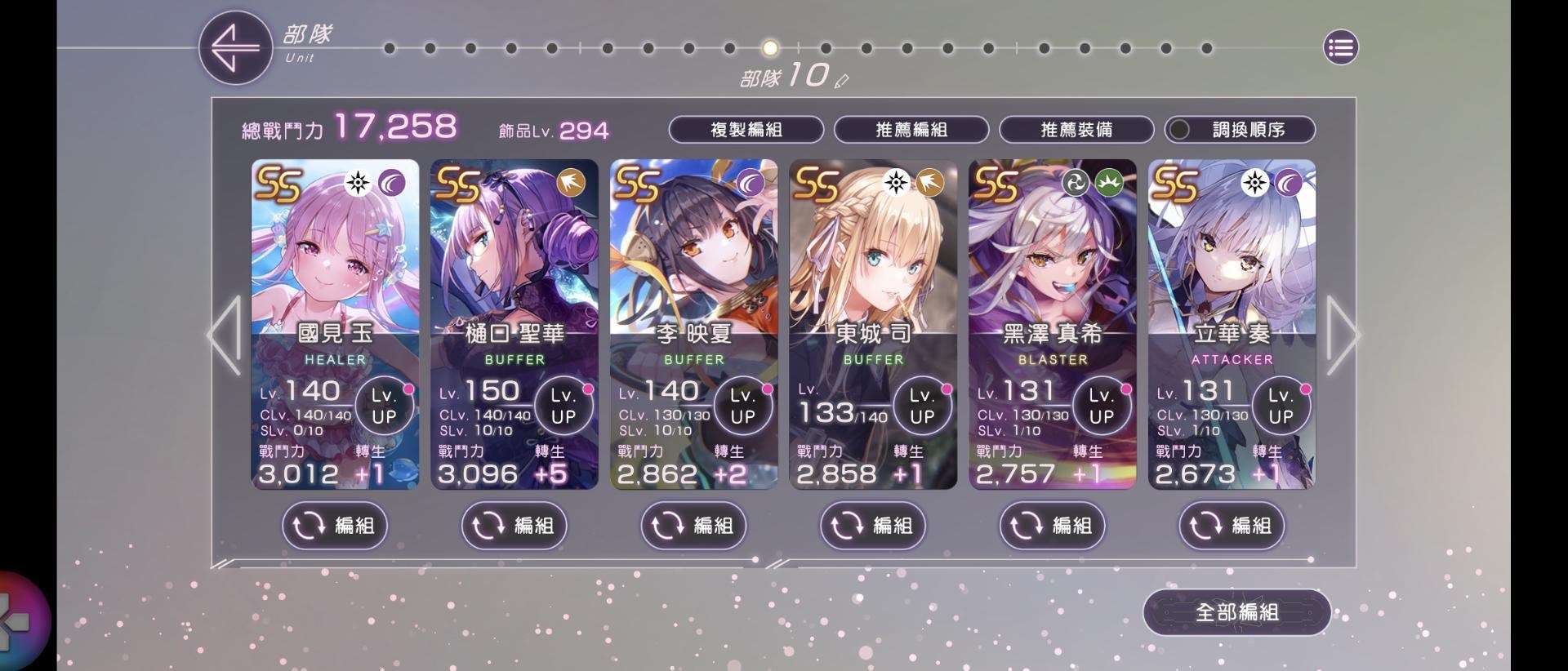Screen dimensions: 1568x671
Task: Select the leftmost unit dot in the navigation strip
Action: (391, 49)
